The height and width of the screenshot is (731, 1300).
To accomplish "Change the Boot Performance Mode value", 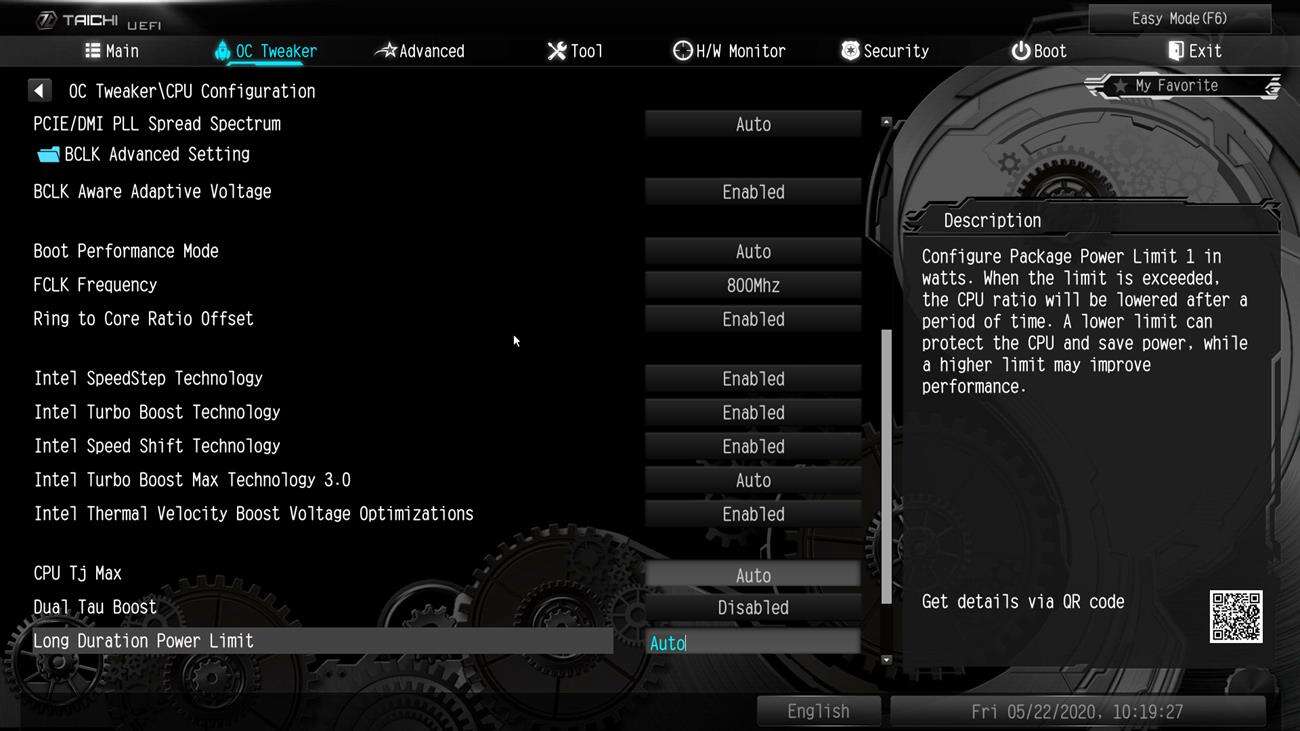I will pyautogui.click(x=753, y=252).
